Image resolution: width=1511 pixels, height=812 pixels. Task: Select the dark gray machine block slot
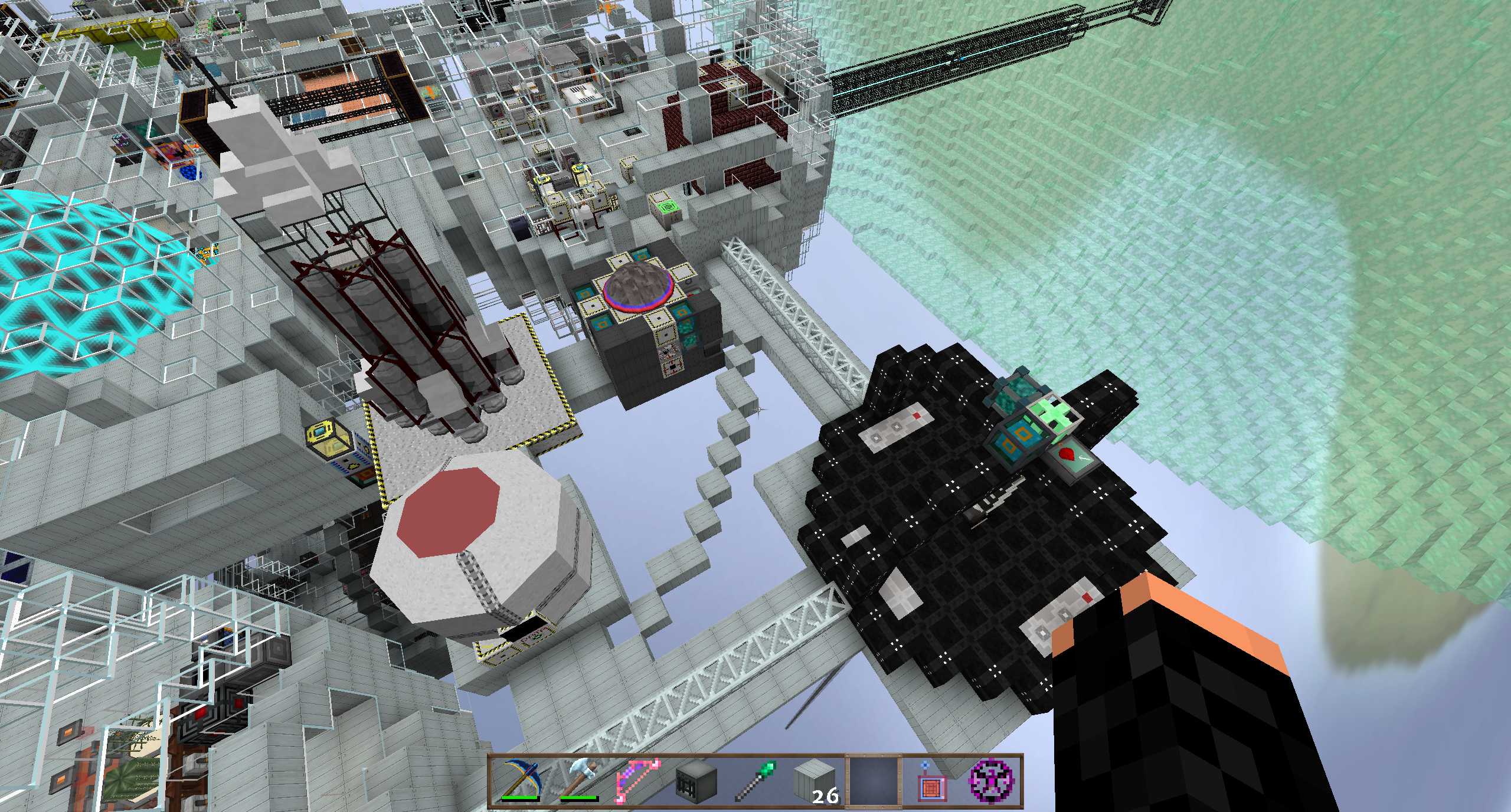coord(696,780)
